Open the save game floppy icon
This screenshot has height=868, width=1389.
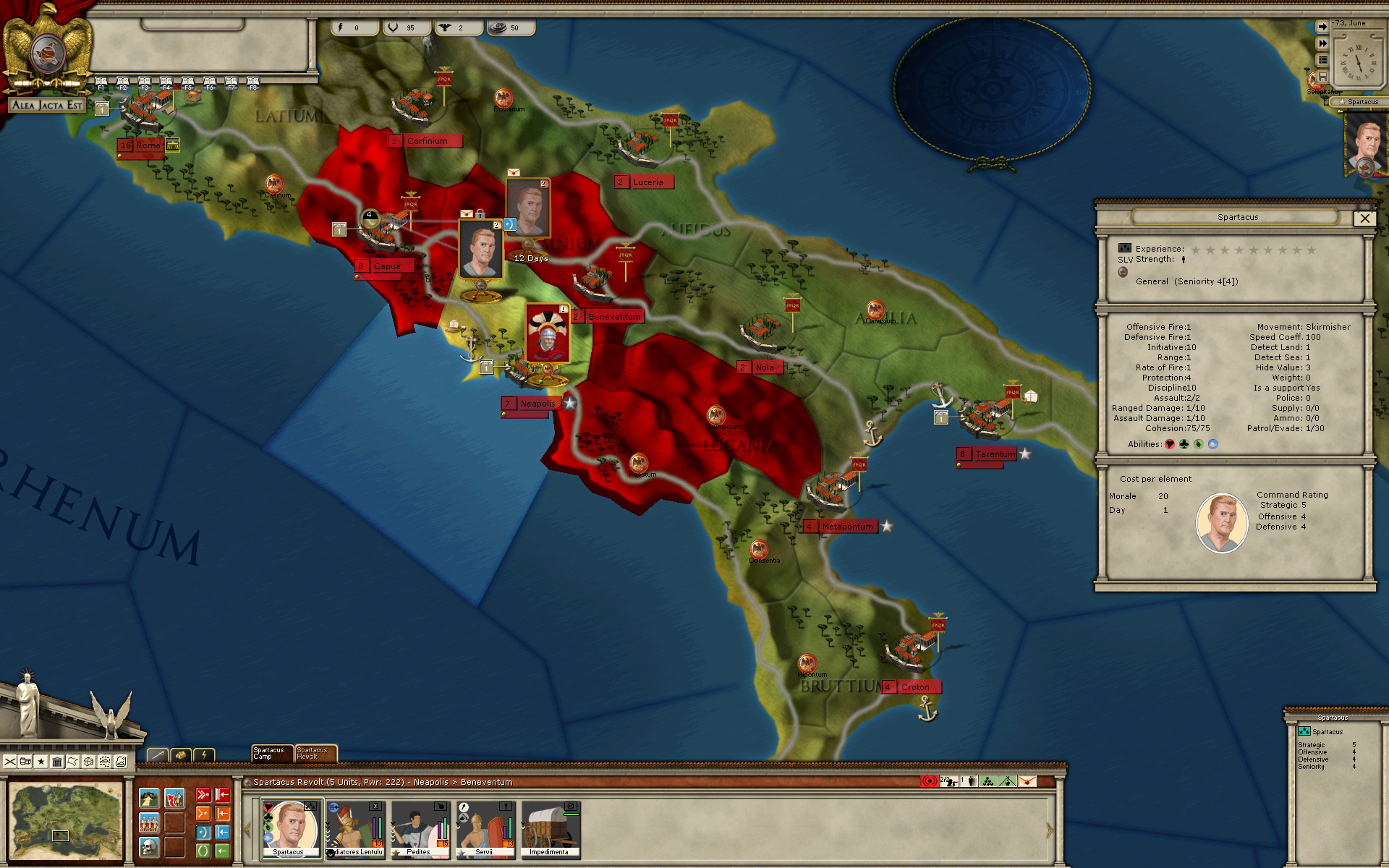(x=1322, y=77)
